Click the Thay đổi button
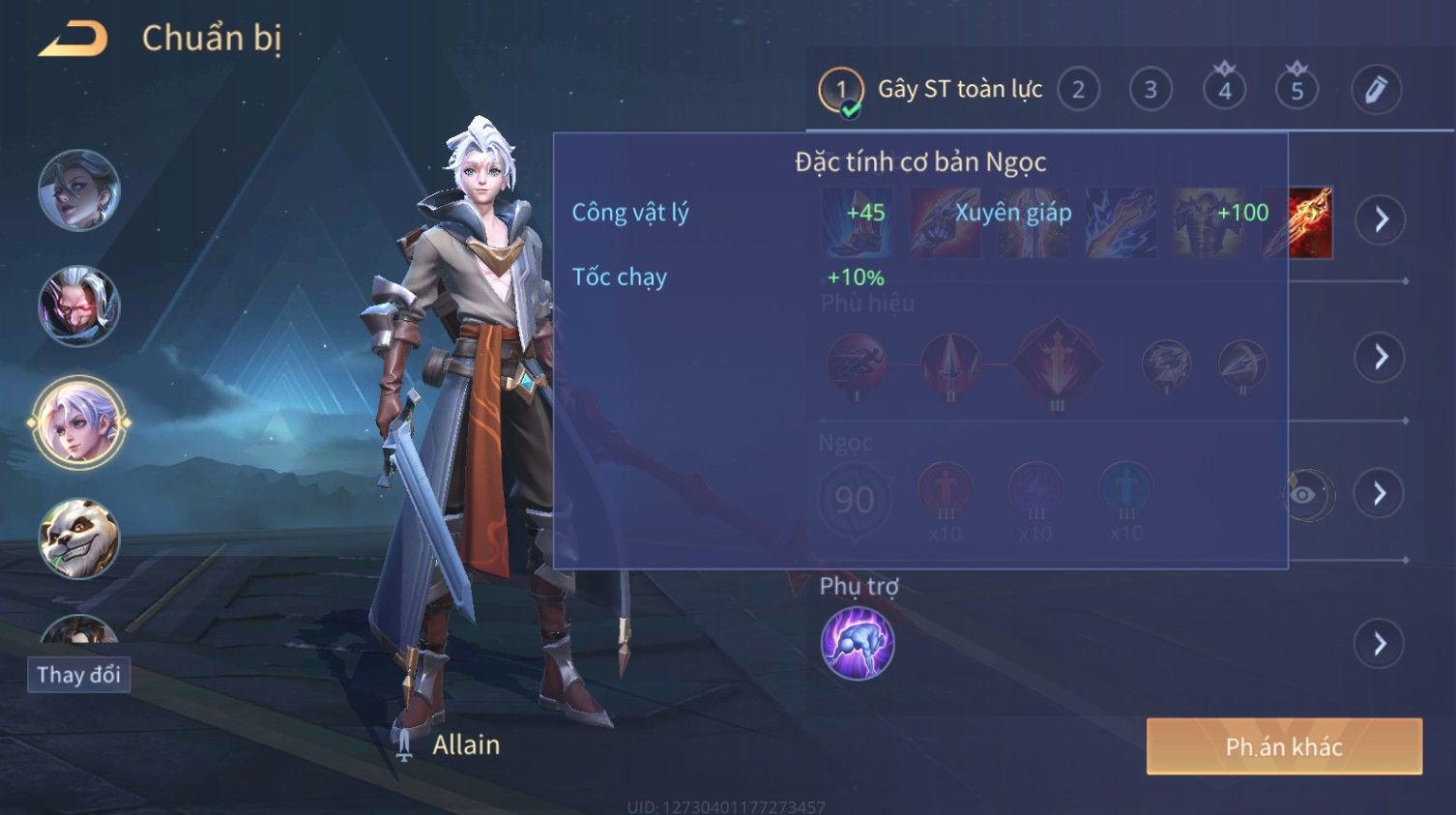Viewport: 1456px width, 815px height. pos(78,675)
